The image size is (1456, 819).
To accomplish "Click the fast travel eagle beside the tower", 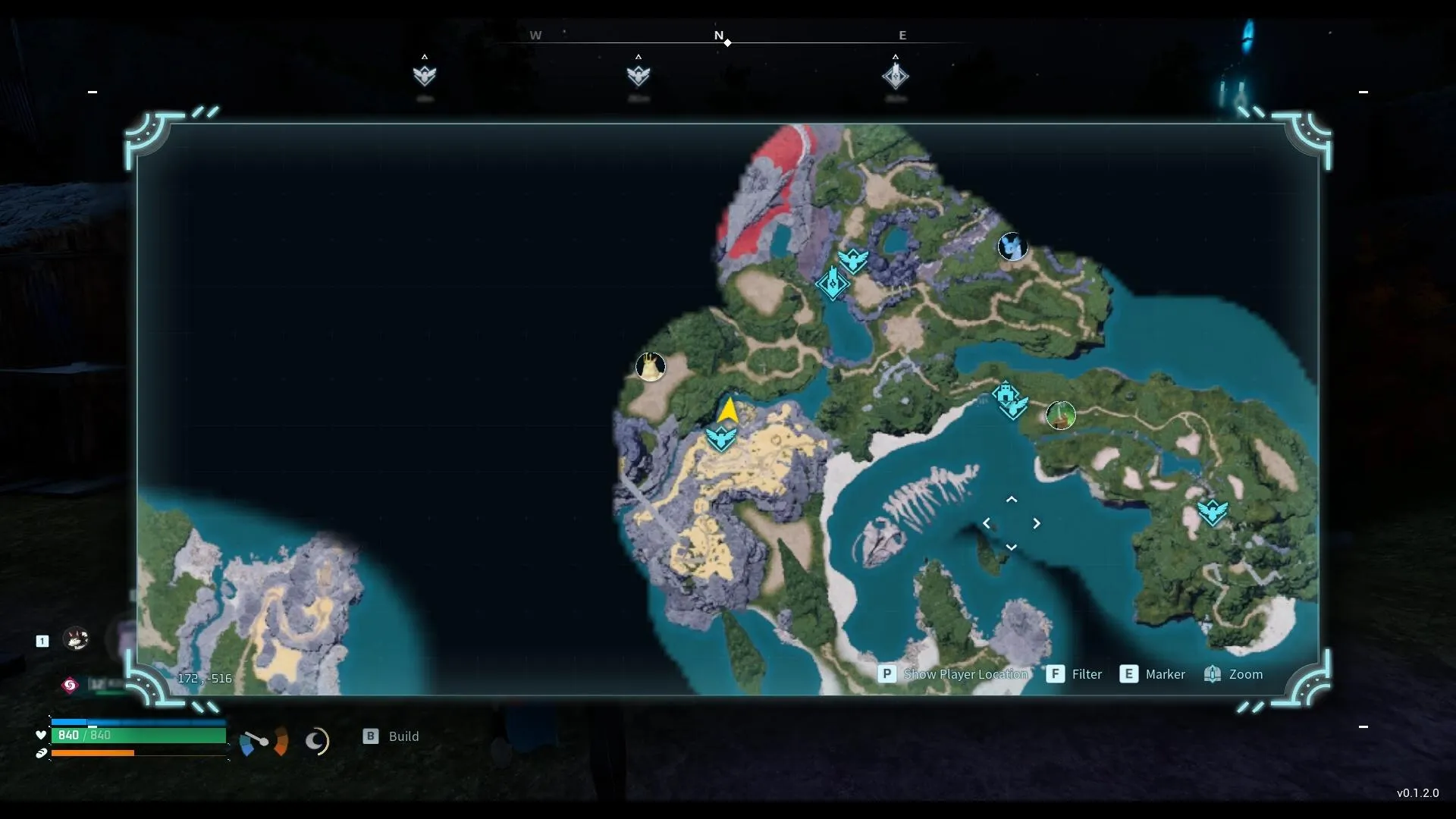I will click(x=853, y=260).
